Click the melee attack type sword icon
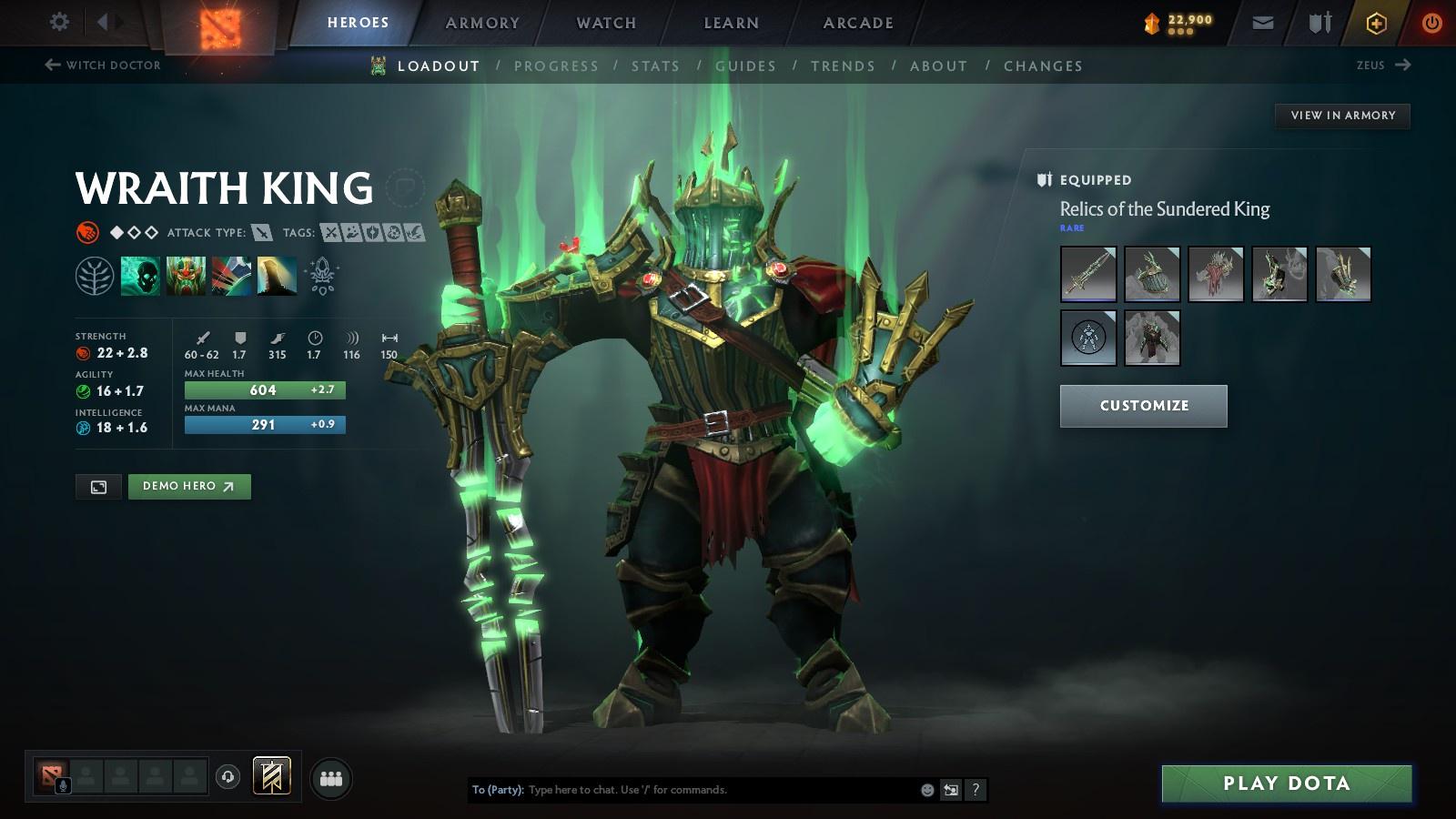This screenshot has height=819, width=1456. [263, 232]
